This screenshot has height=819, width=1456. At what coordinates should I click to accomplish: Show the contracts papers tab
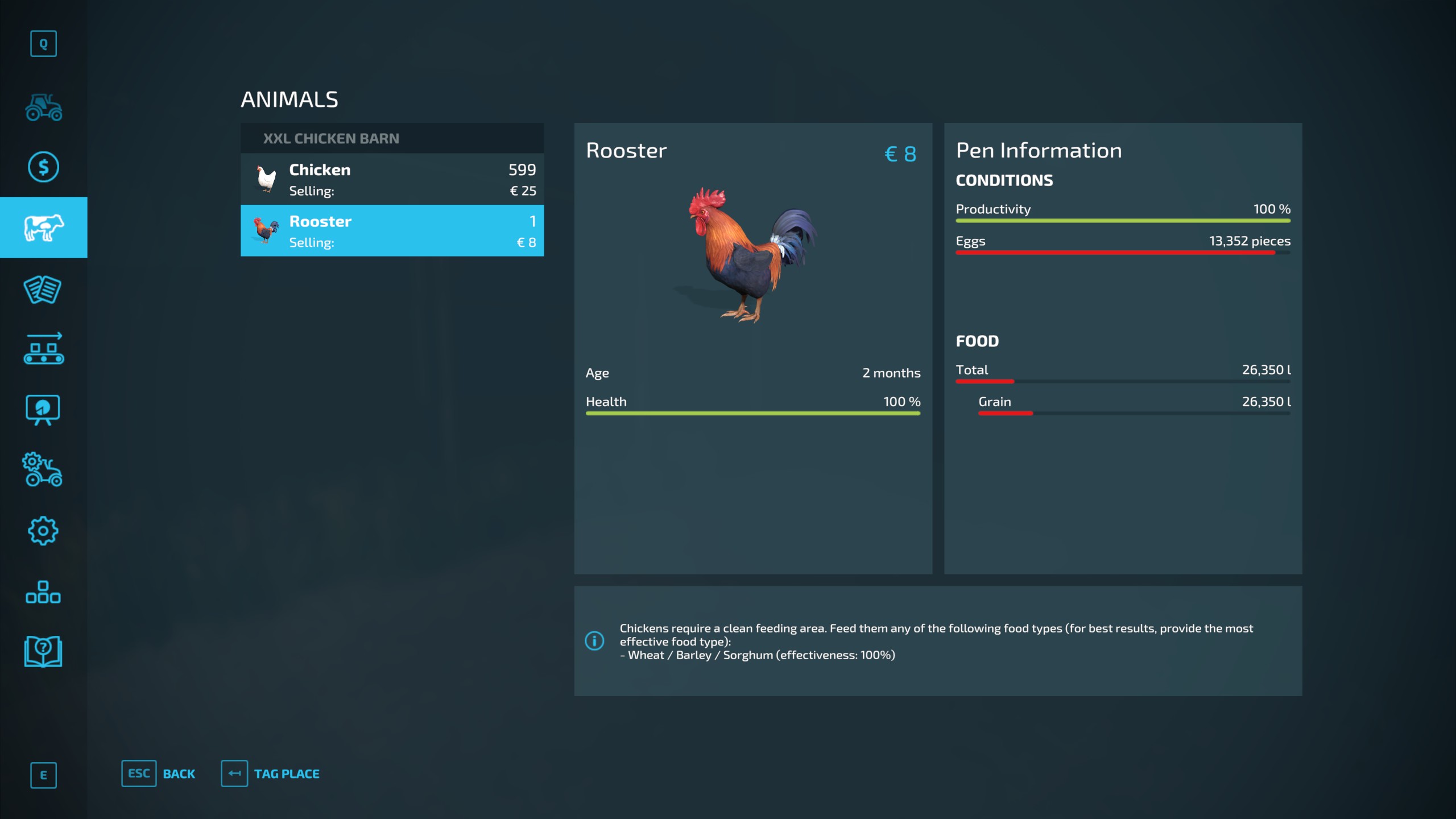43,289
